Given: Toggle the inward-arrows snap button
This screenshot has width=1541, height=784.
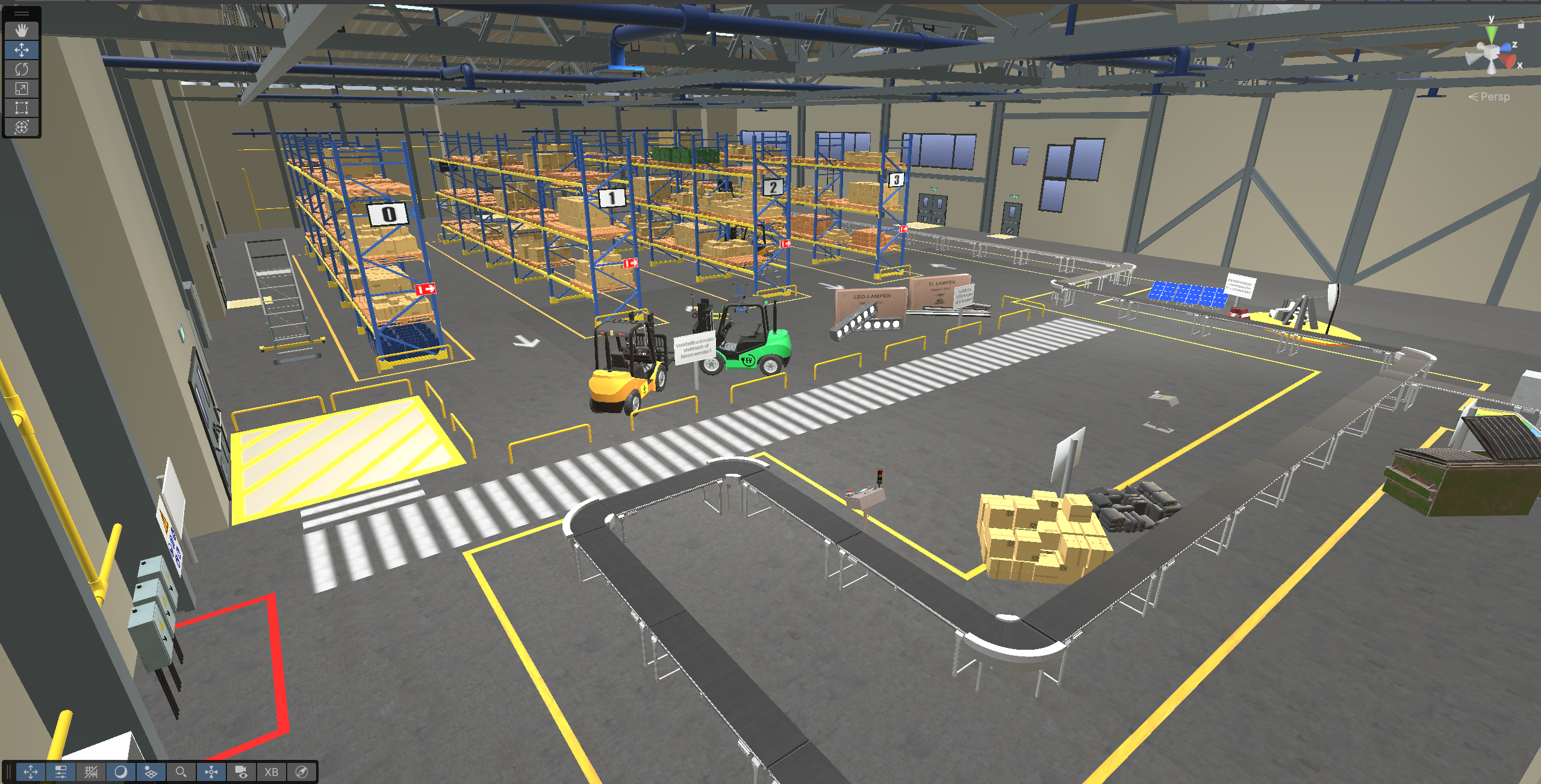Looking at the screenshot, I should 211,772.
